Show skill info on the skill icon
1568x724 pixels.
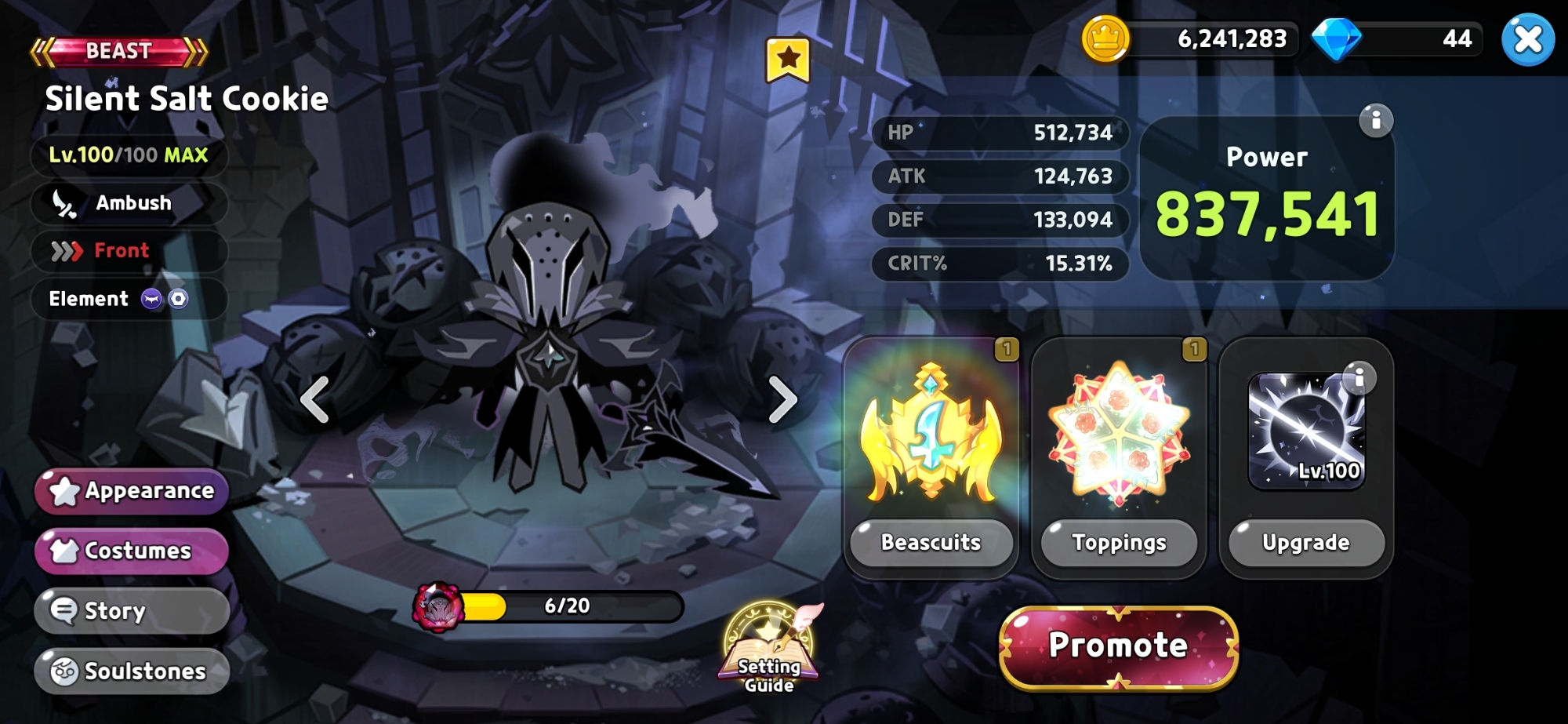coord(1359,379)
